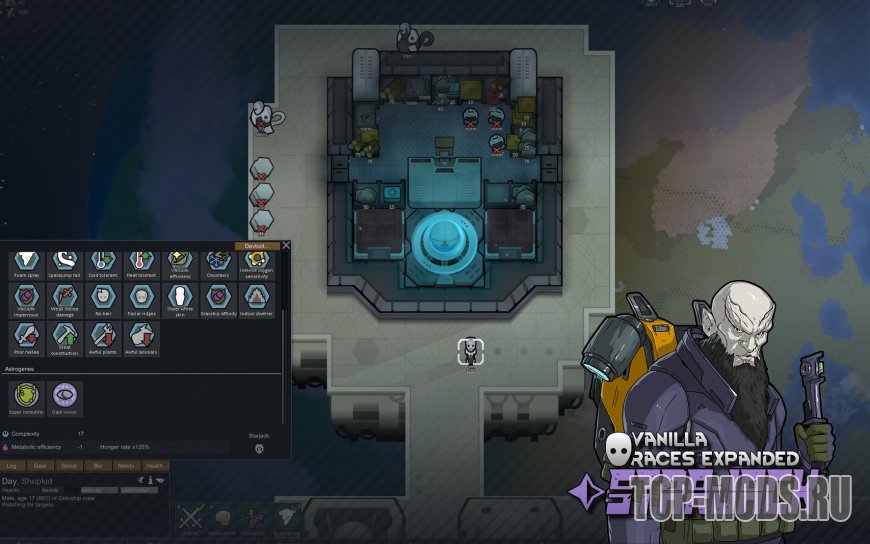Image resolution: width=870 pixels, height=544 pixels.
Task: Inspect the Weak melee damage gene
Action: [x=63, y=298]
